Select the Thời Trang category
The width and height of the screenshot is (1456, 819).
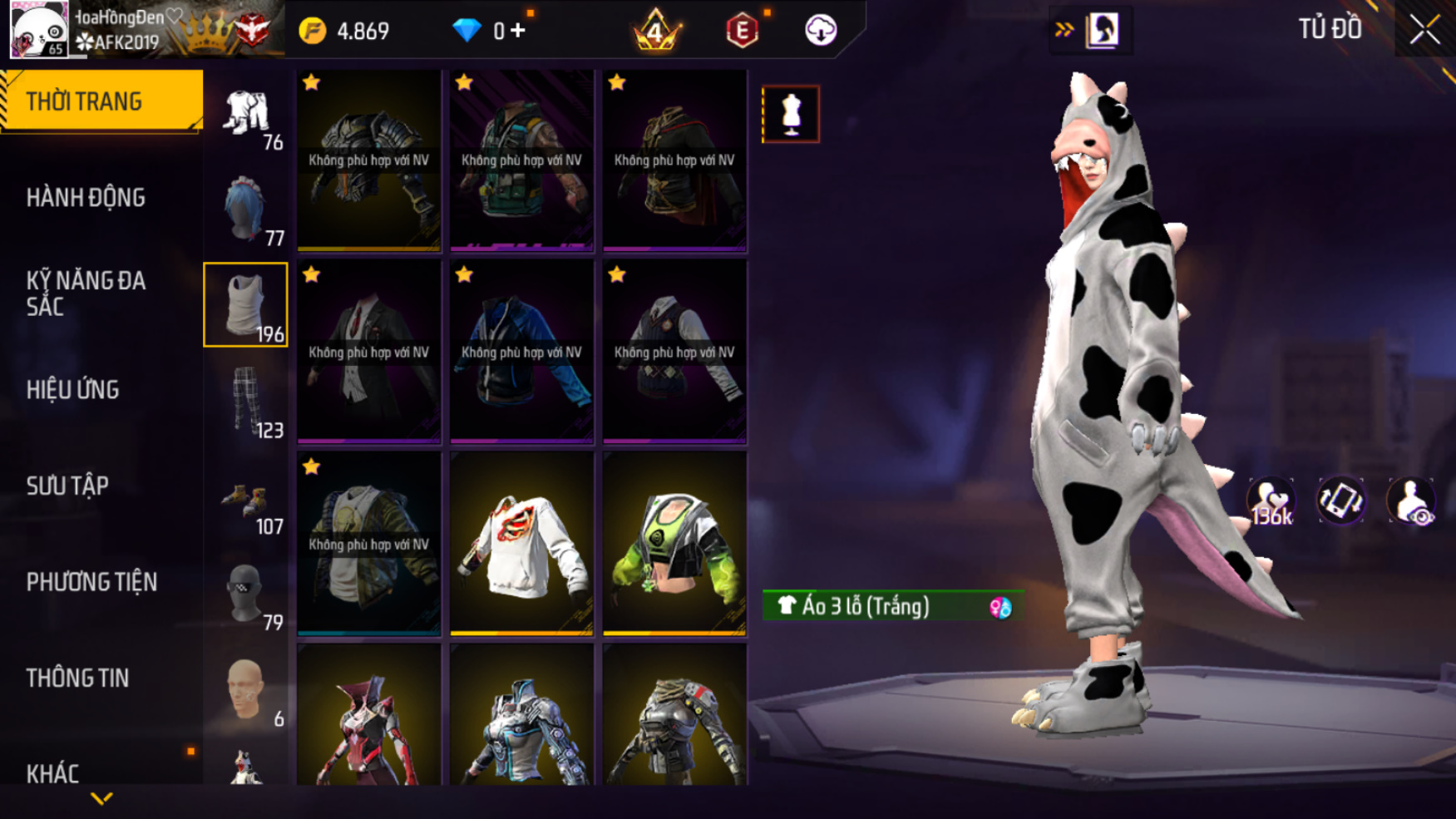click(101, 101)
